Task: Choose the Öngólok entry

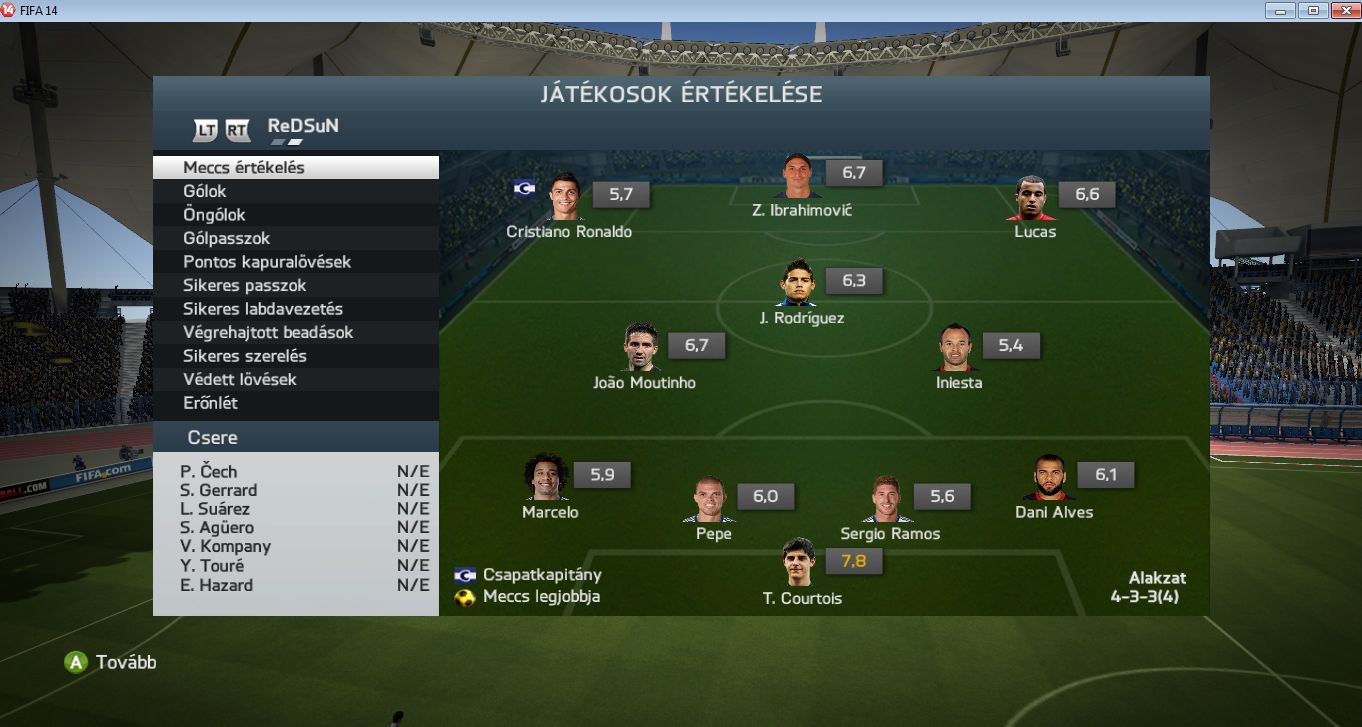Action: (x=295, y=215)
